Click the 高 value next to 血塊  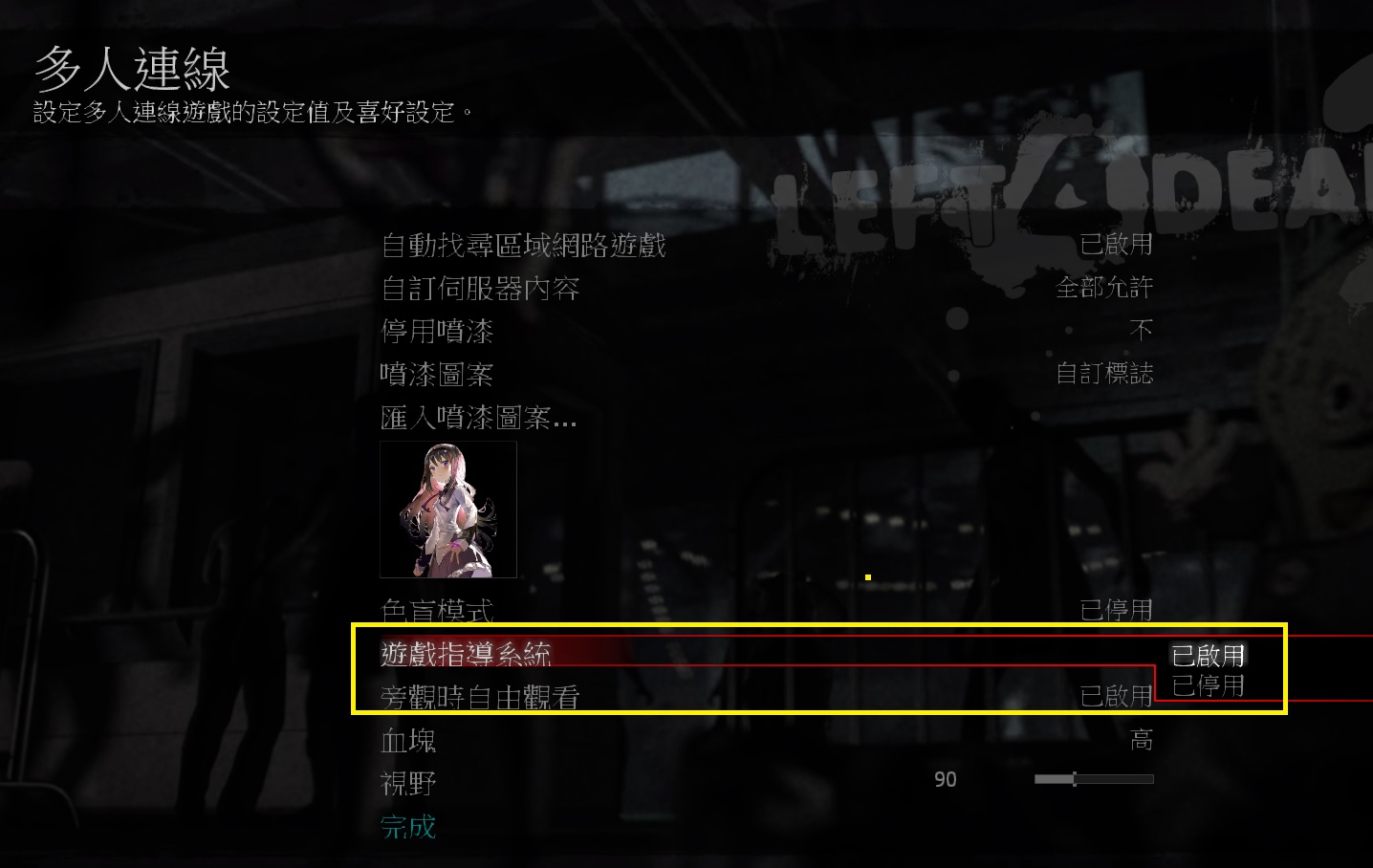point(1142,739)
